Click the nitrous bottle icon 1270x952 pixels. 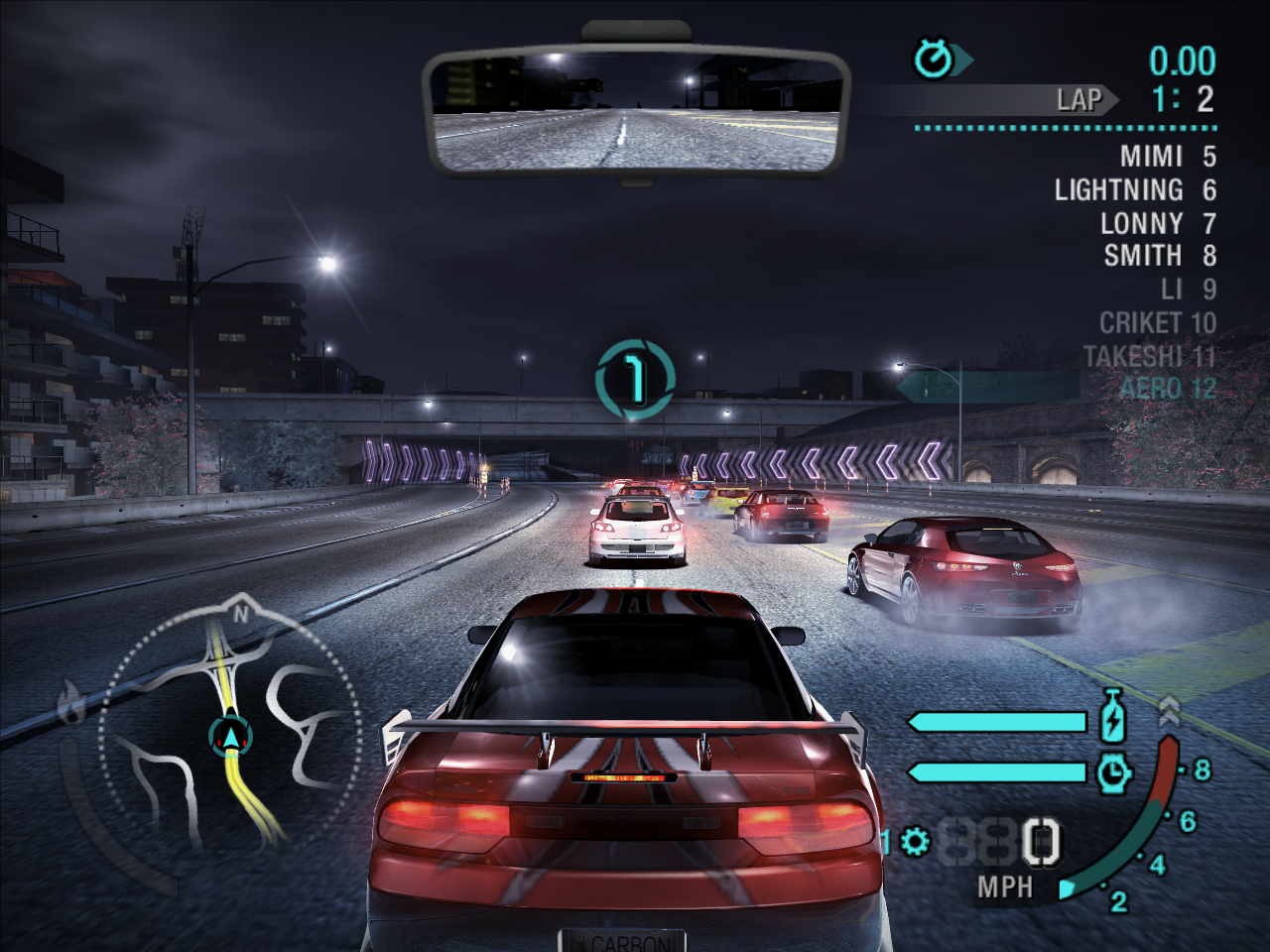(1112, 717)
